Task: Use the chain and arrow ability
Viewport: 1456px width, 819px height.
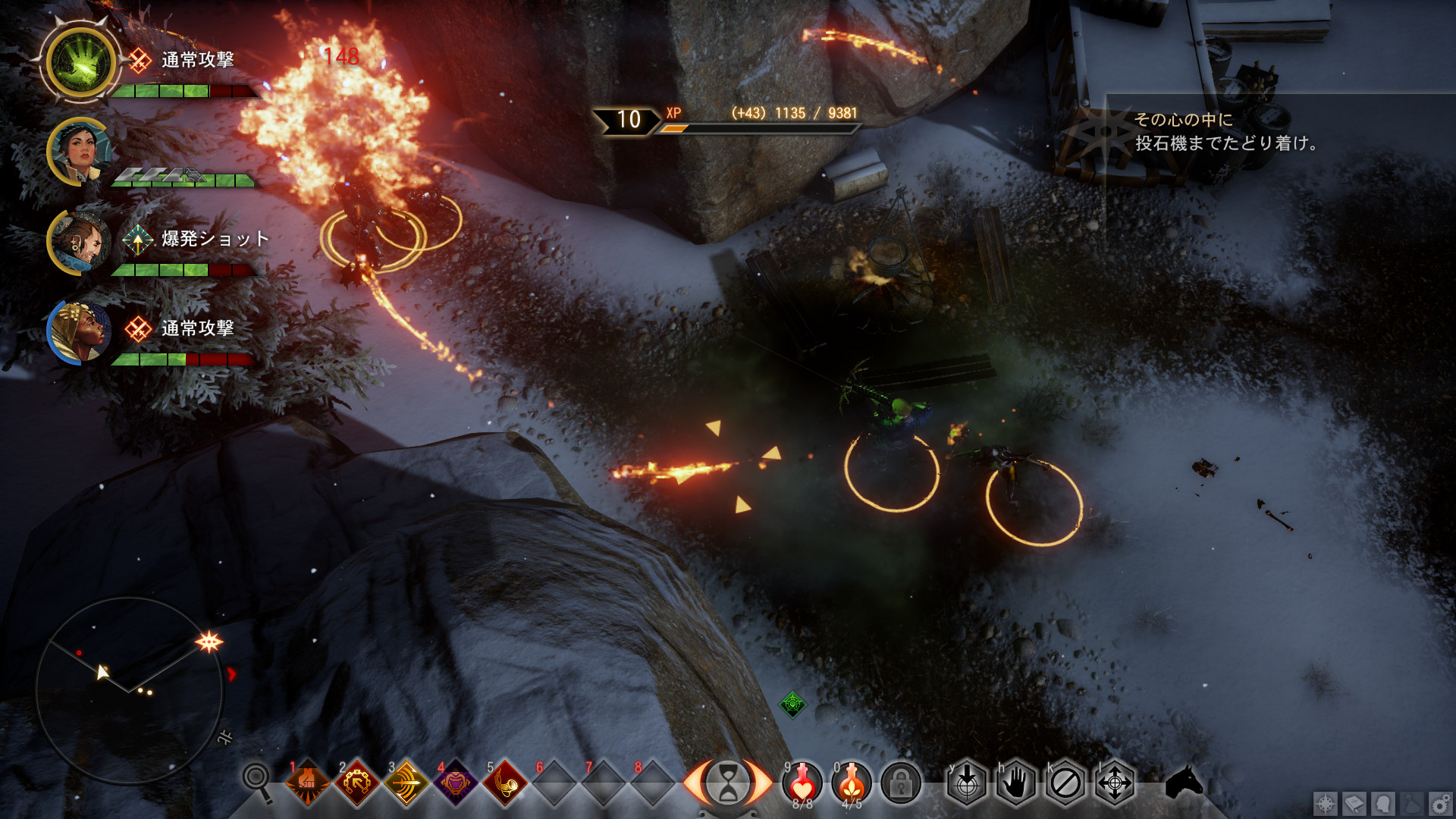Action: pos(356,783)
